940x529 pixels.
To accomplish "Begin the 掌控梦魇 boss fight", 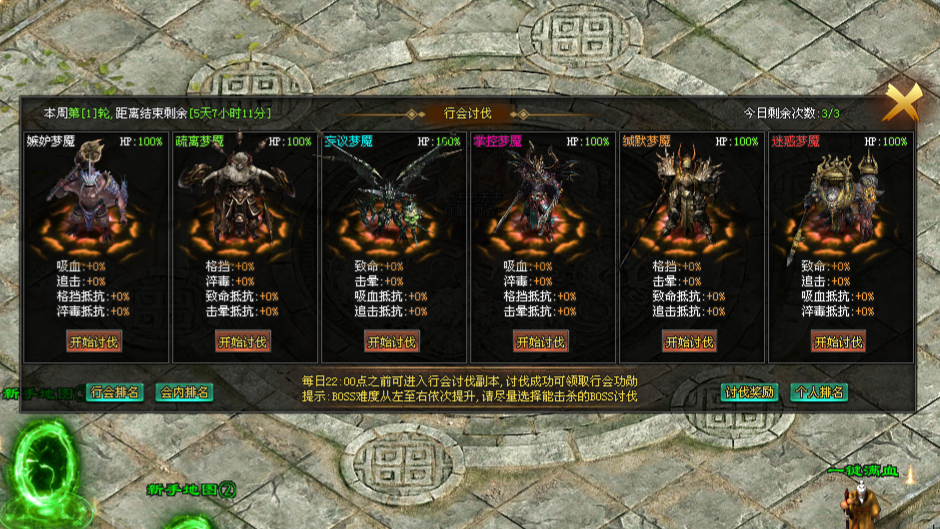I will tap(541, 342).
